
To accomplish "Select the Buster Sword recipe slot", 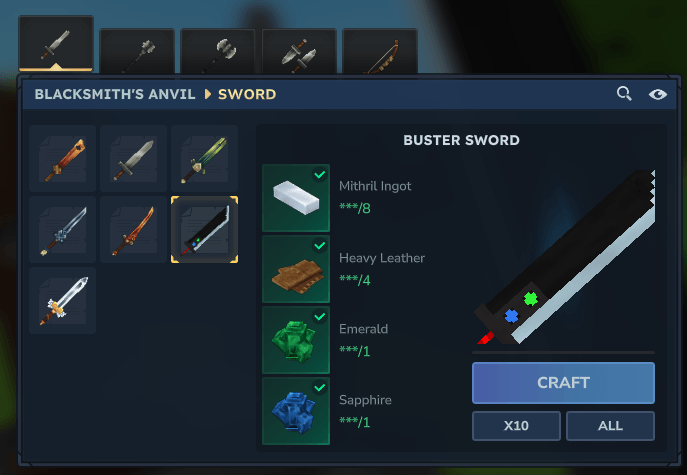I will pos(204,230).
